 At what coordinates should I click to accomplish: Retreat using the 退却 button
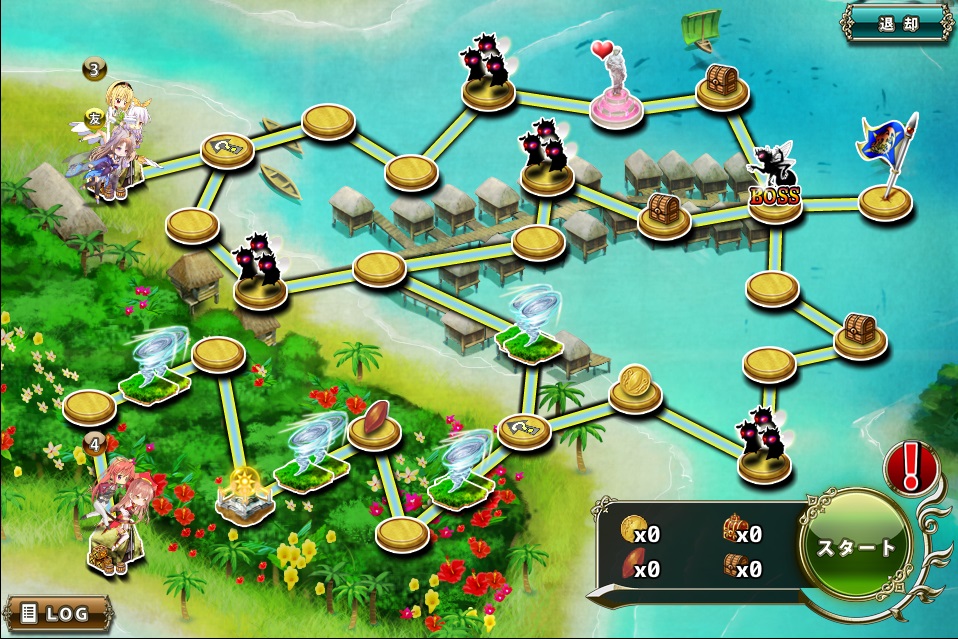[897, 24]
